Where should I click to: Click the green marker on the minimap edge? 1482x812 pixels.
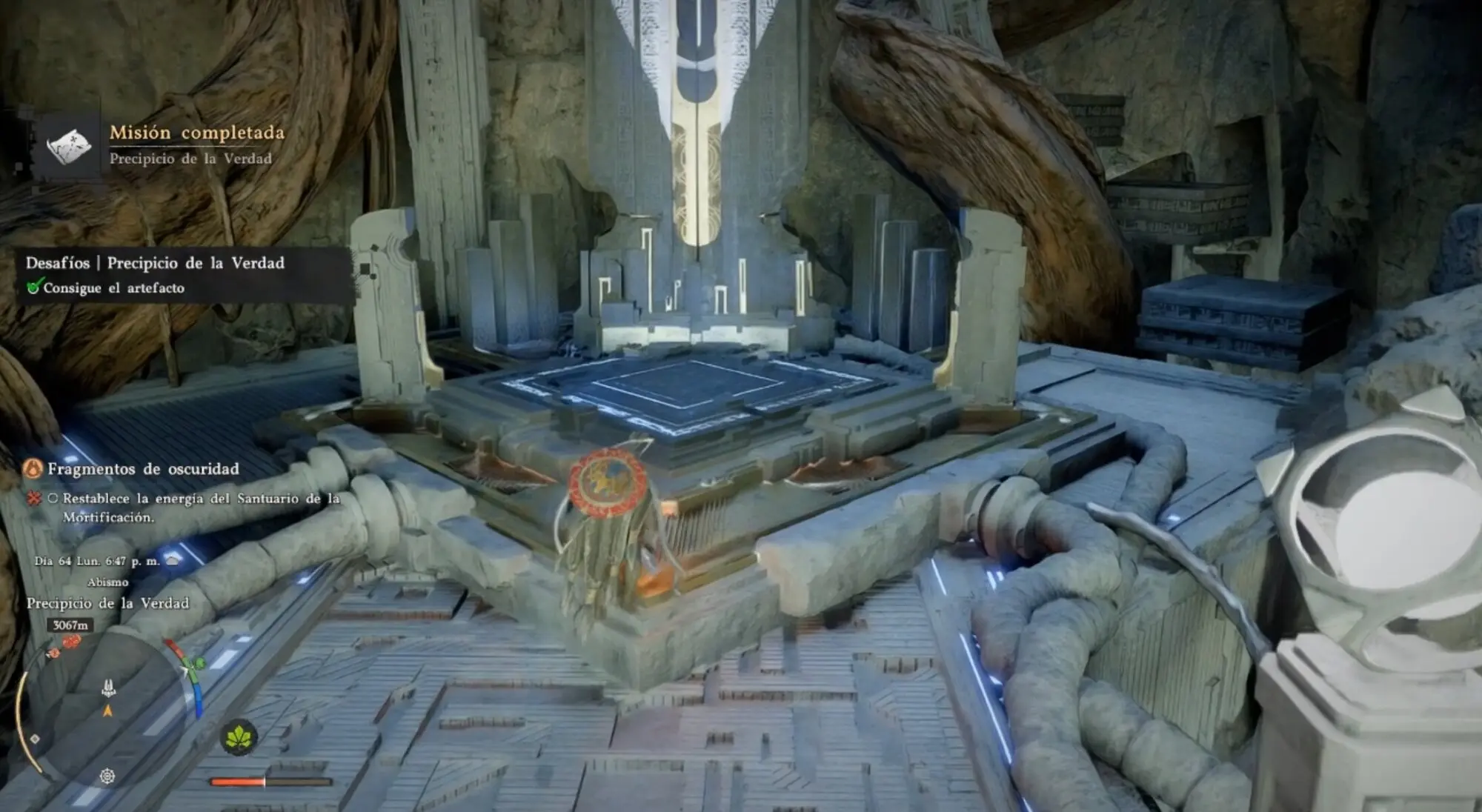pyautogui.click(x=199, y=663)
